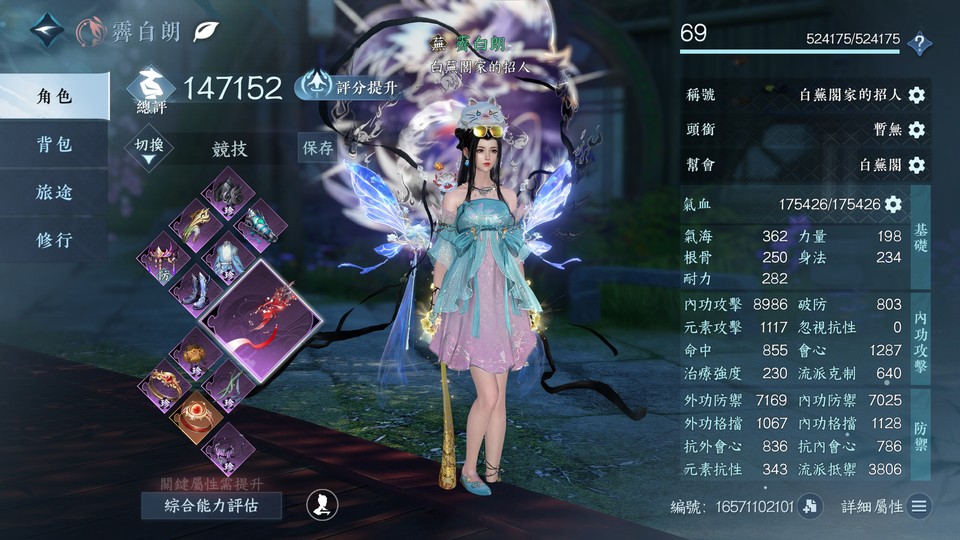960x540 pixels.
Task: Select the large red weapon equipment slot
Action: tap(261, 318)
